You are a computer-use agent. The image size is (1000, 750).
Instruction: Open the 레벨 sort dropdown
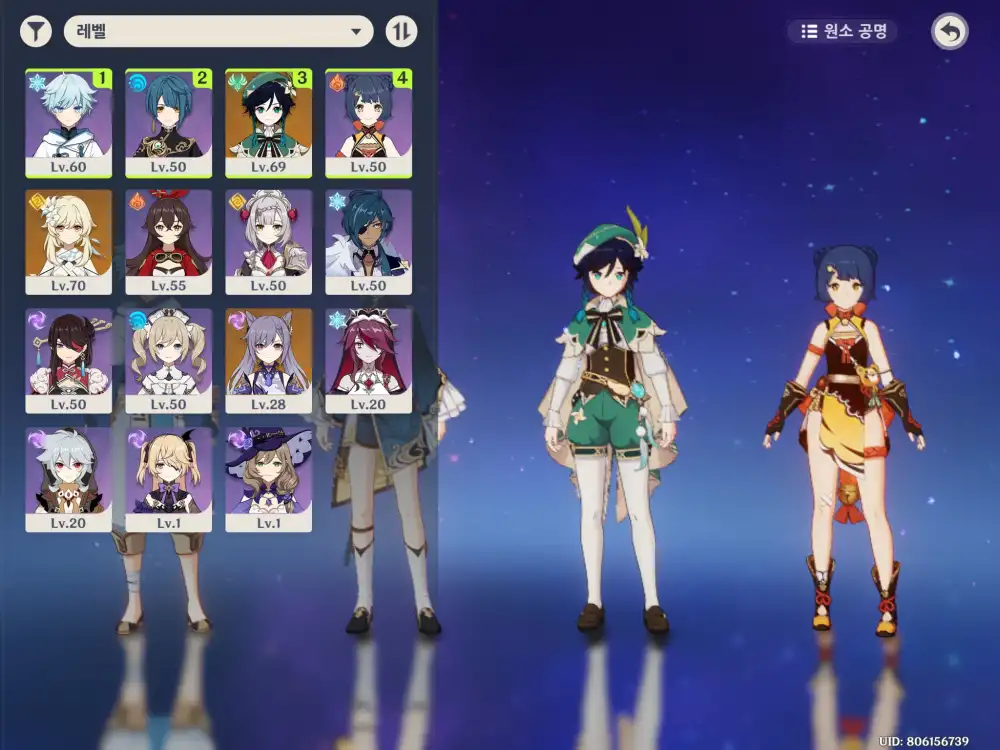[x=218, y=32]
